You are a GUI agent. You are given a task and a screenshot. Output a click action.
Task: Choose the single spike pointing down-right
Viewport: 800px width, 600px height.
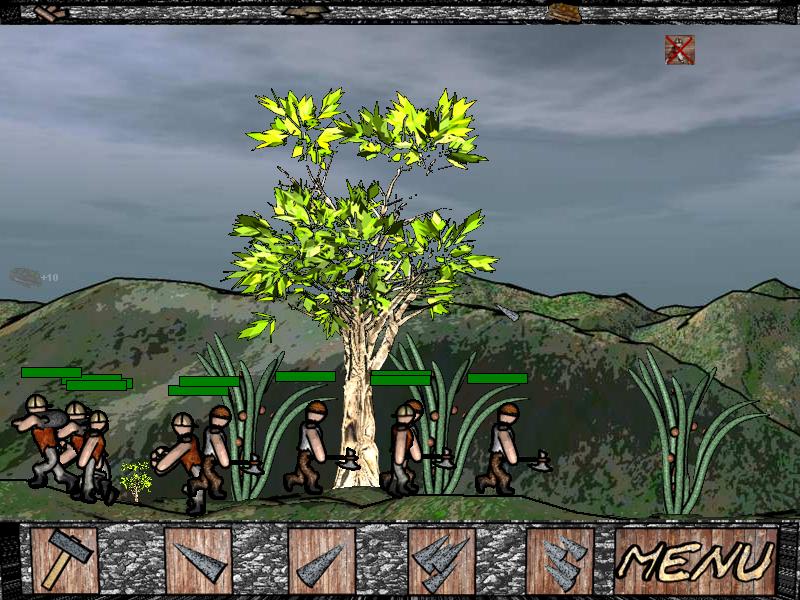point(198,561)
